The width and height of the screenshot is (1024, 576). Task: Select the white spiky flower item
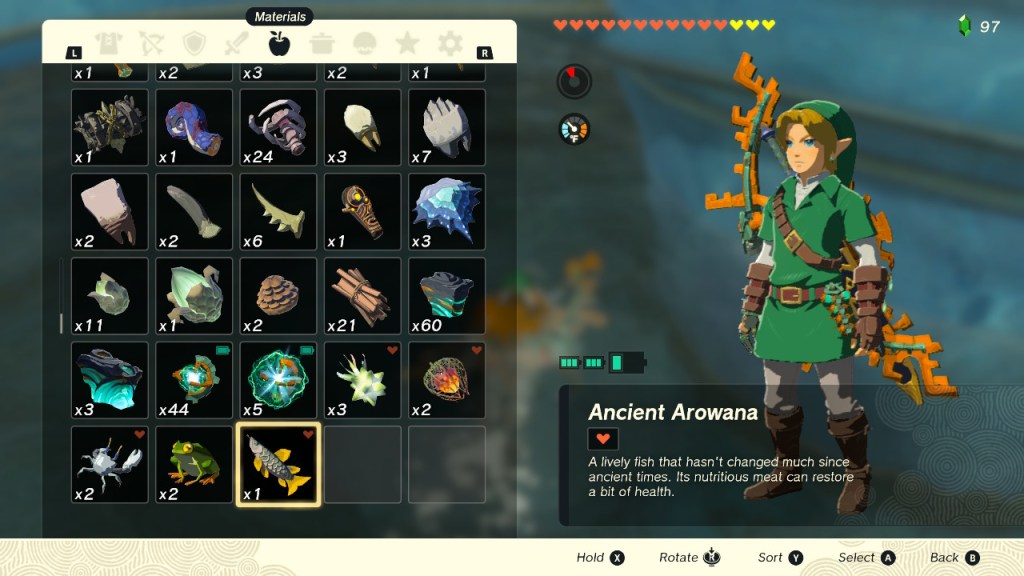coord(363,381)
